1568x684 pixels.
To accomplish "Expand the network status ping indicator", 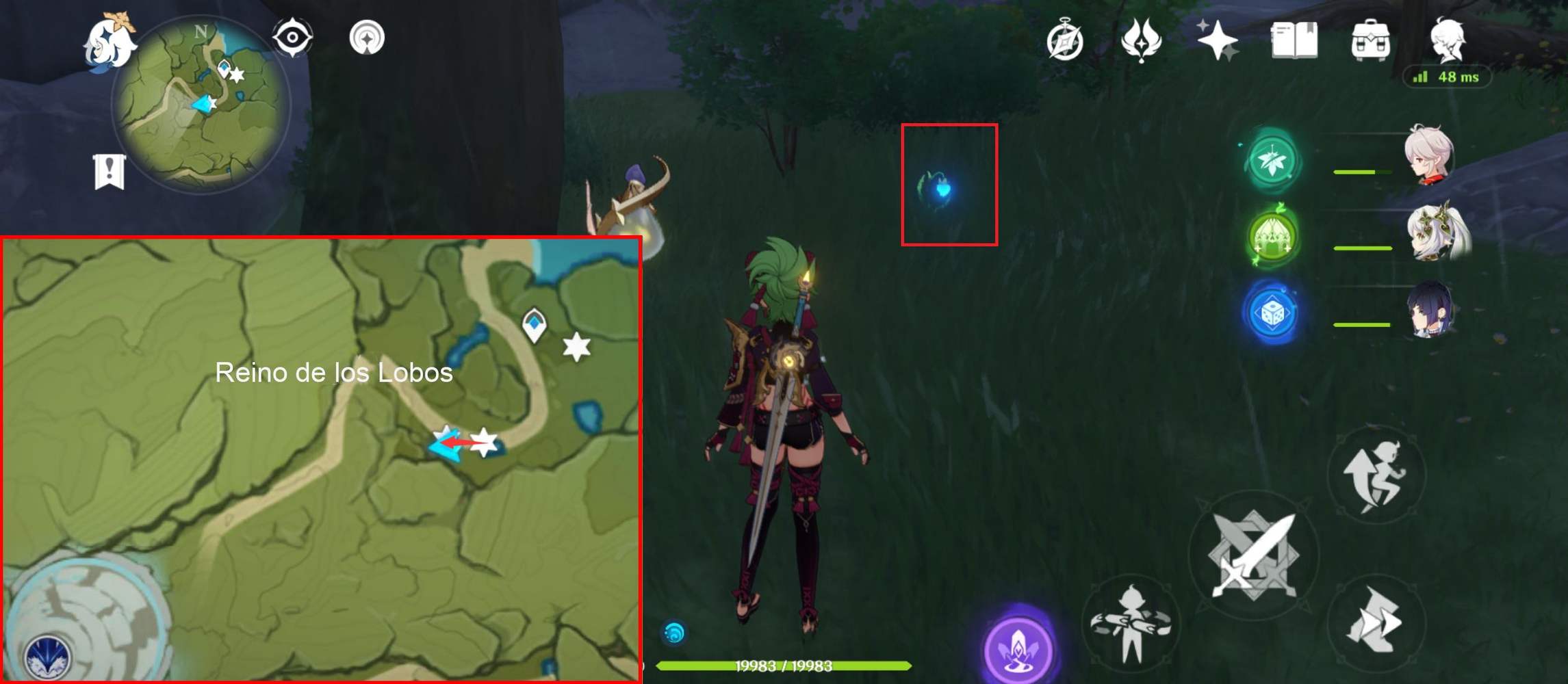I will [x=1446, y=78].
